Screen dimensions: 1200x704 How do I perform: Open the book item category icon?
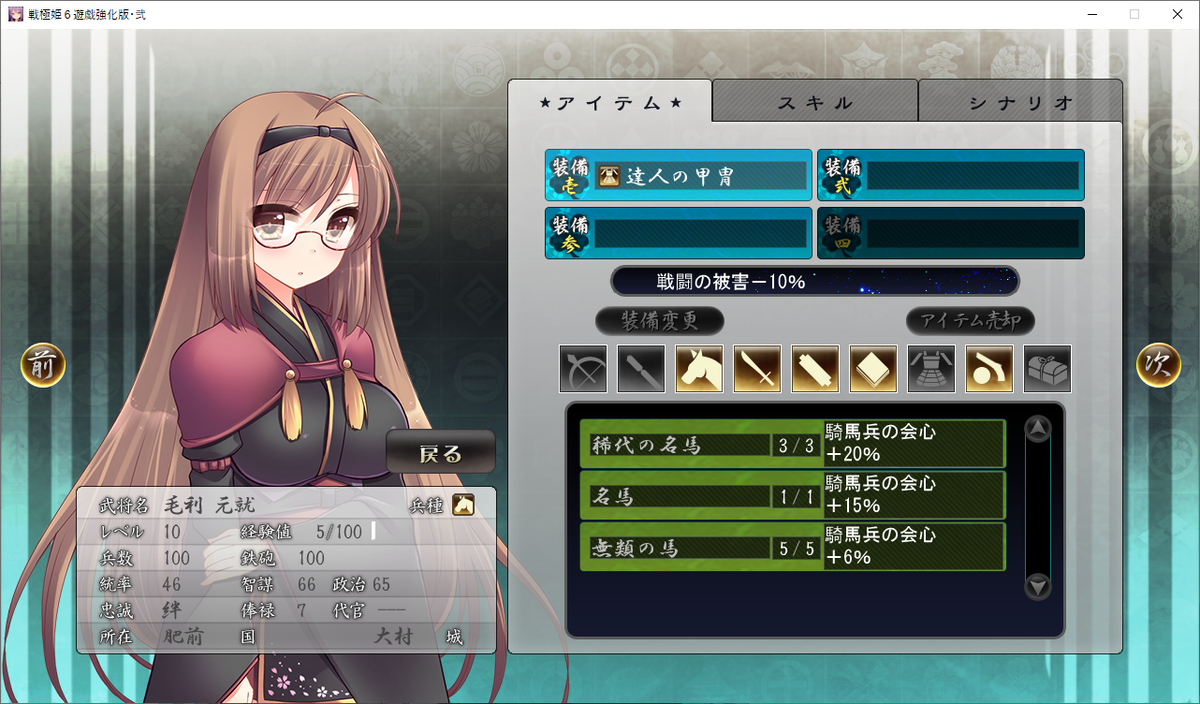[x=873, y=369]
